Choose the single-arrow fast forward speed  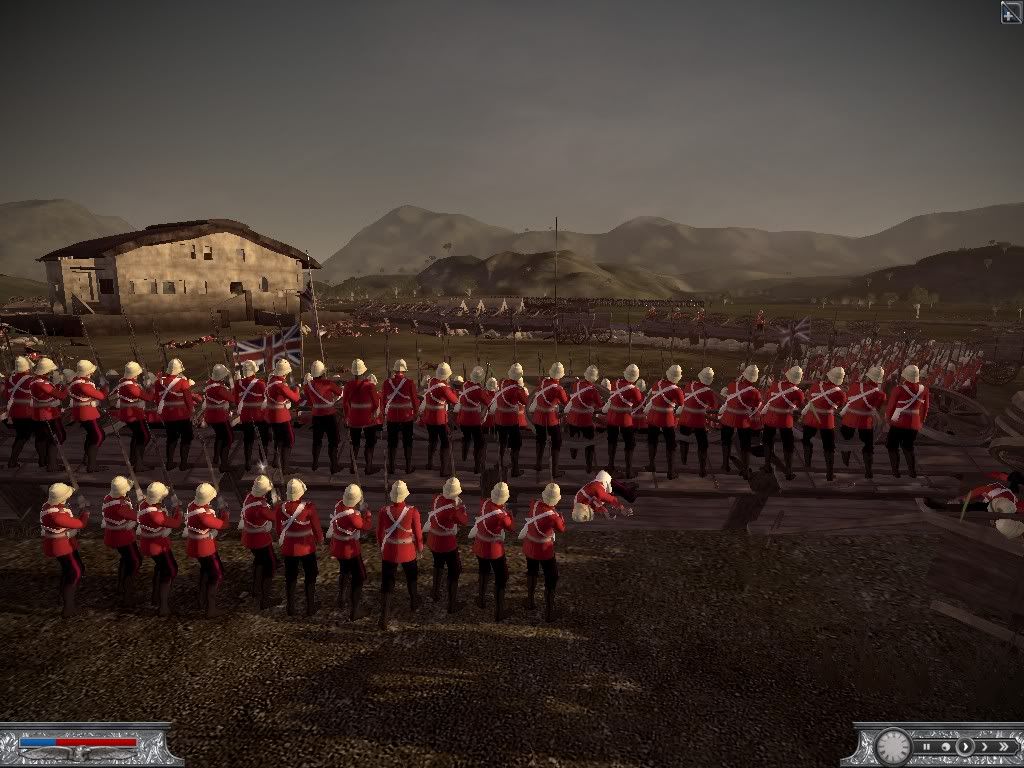point(985,747)
